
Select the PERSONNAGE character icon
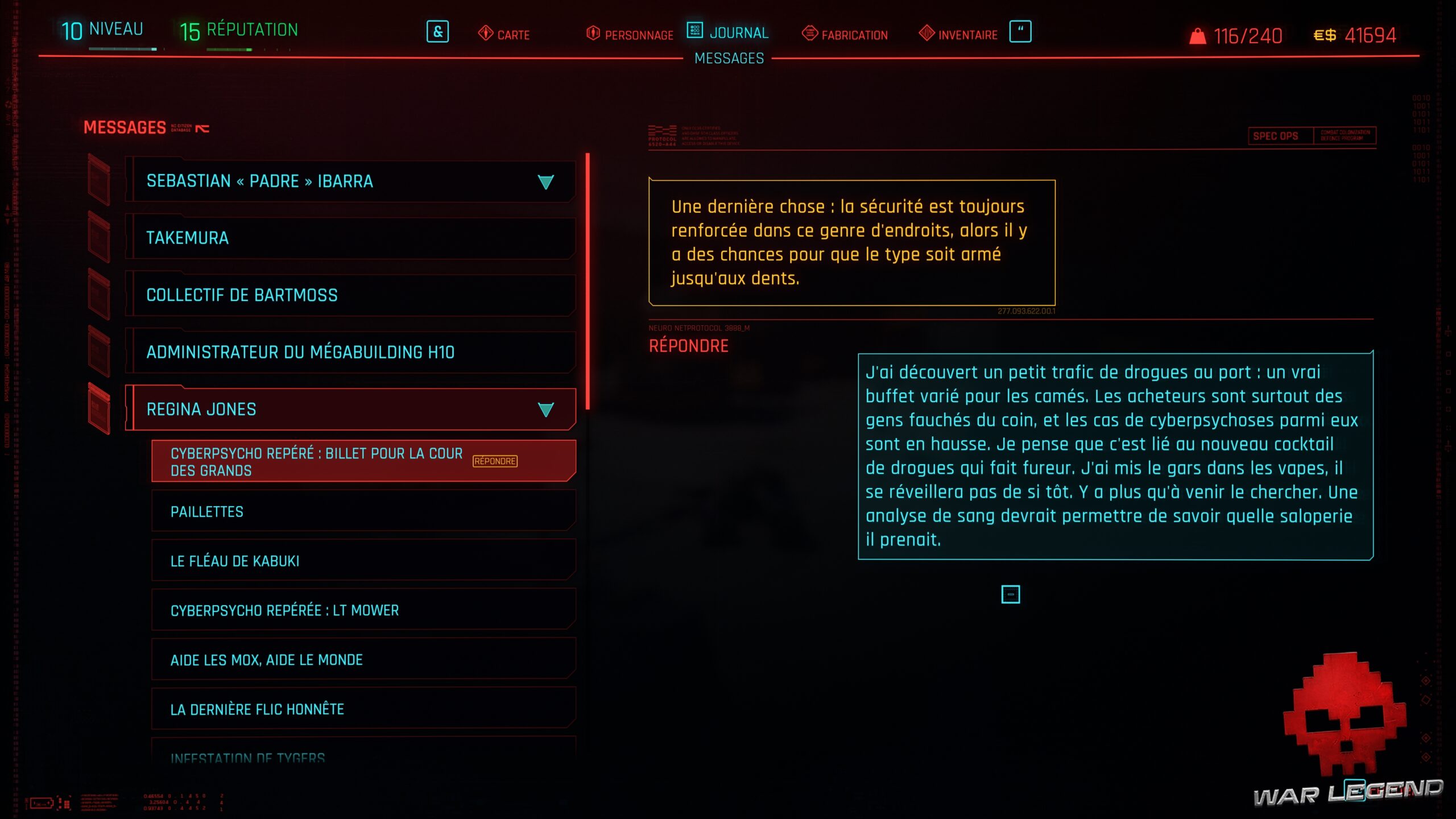point(592,34)
